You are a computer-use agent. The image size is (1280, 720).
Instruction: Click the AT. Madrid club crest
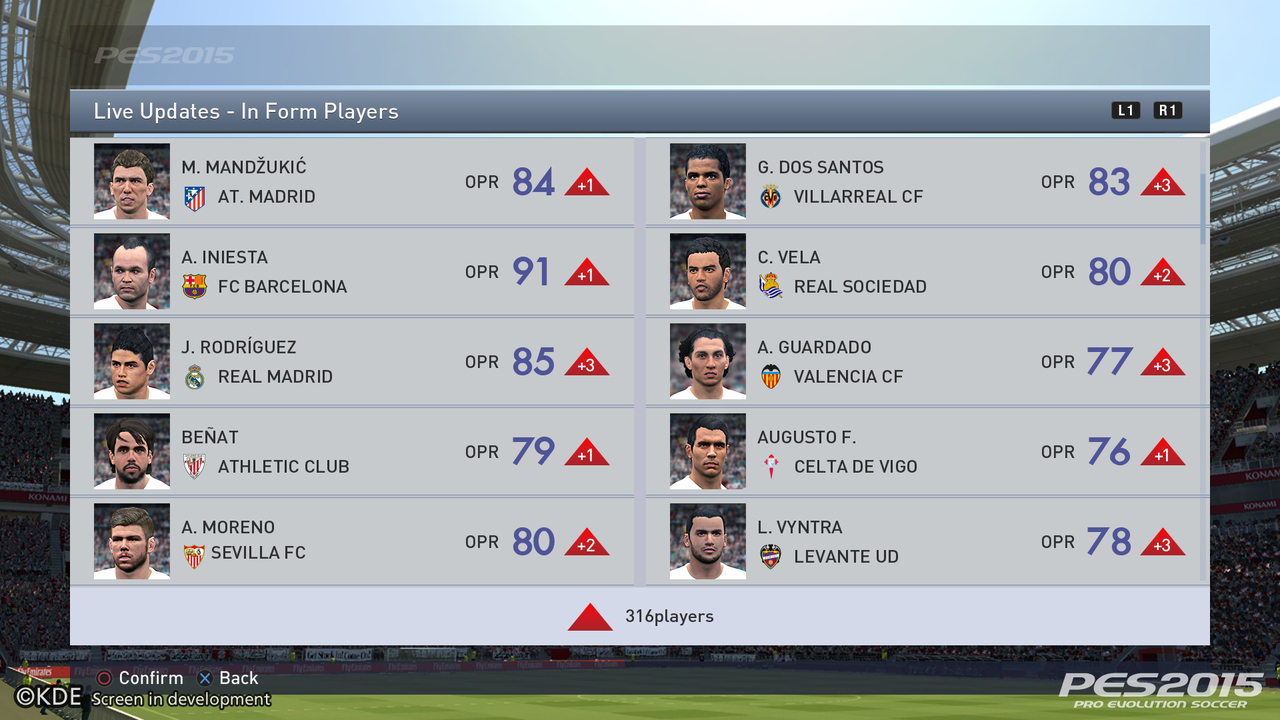coord(196,196)
